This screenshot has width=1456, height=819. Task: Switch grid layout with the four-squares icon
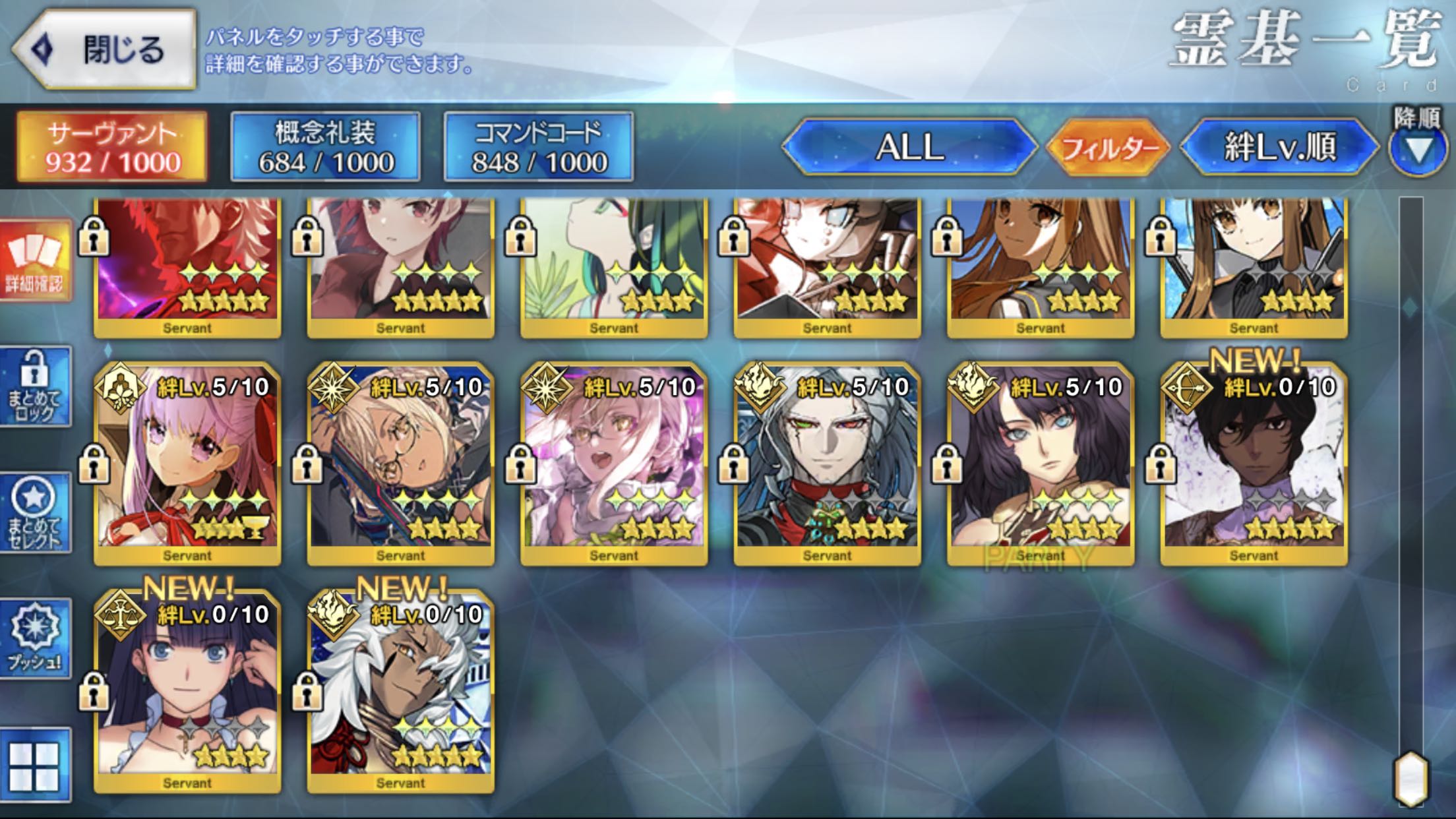coord(36,766)
